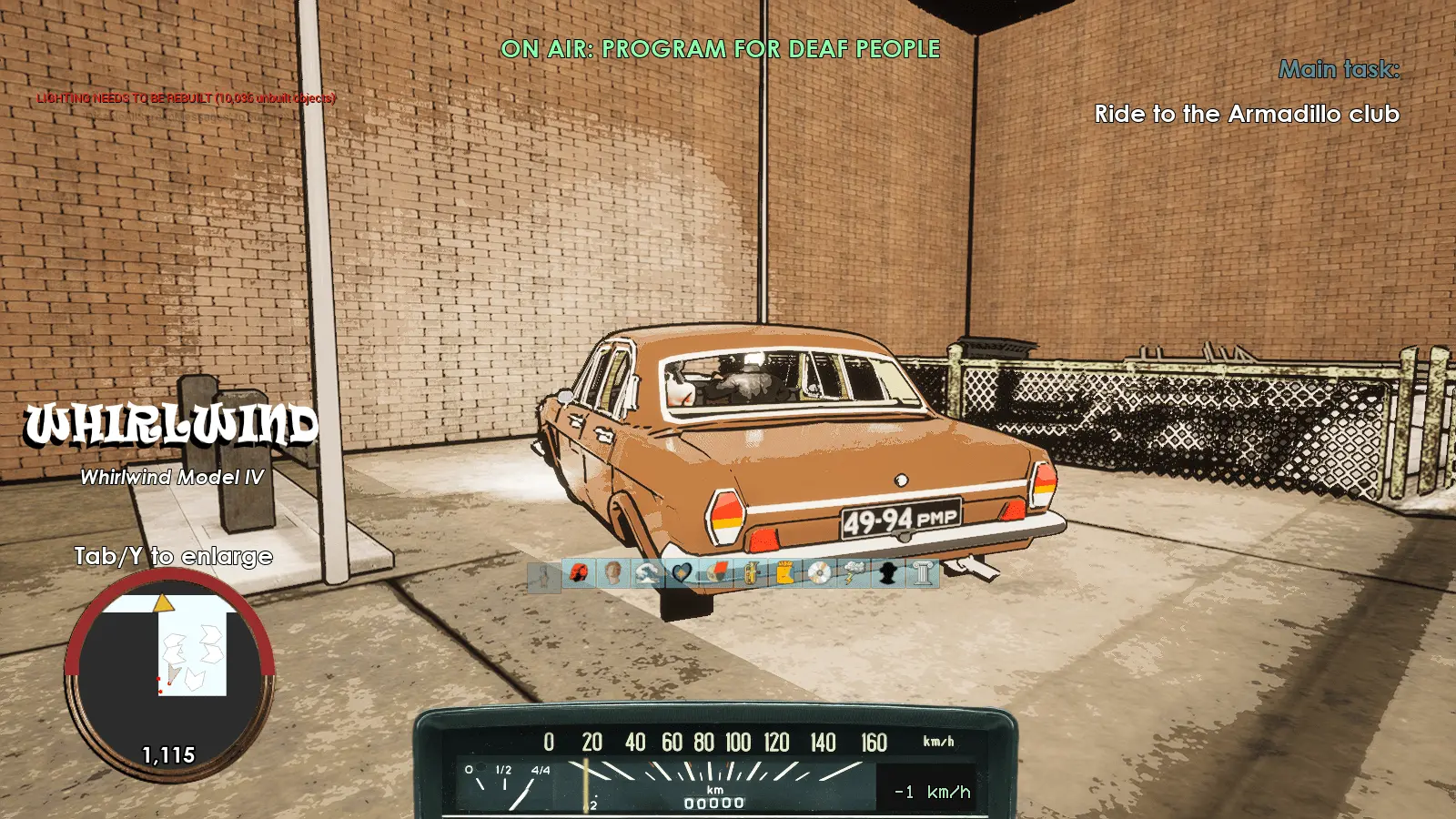Choose the black hat silhouette icon
This screenshot has height=819, width=1456.
[x=888, y=573]
